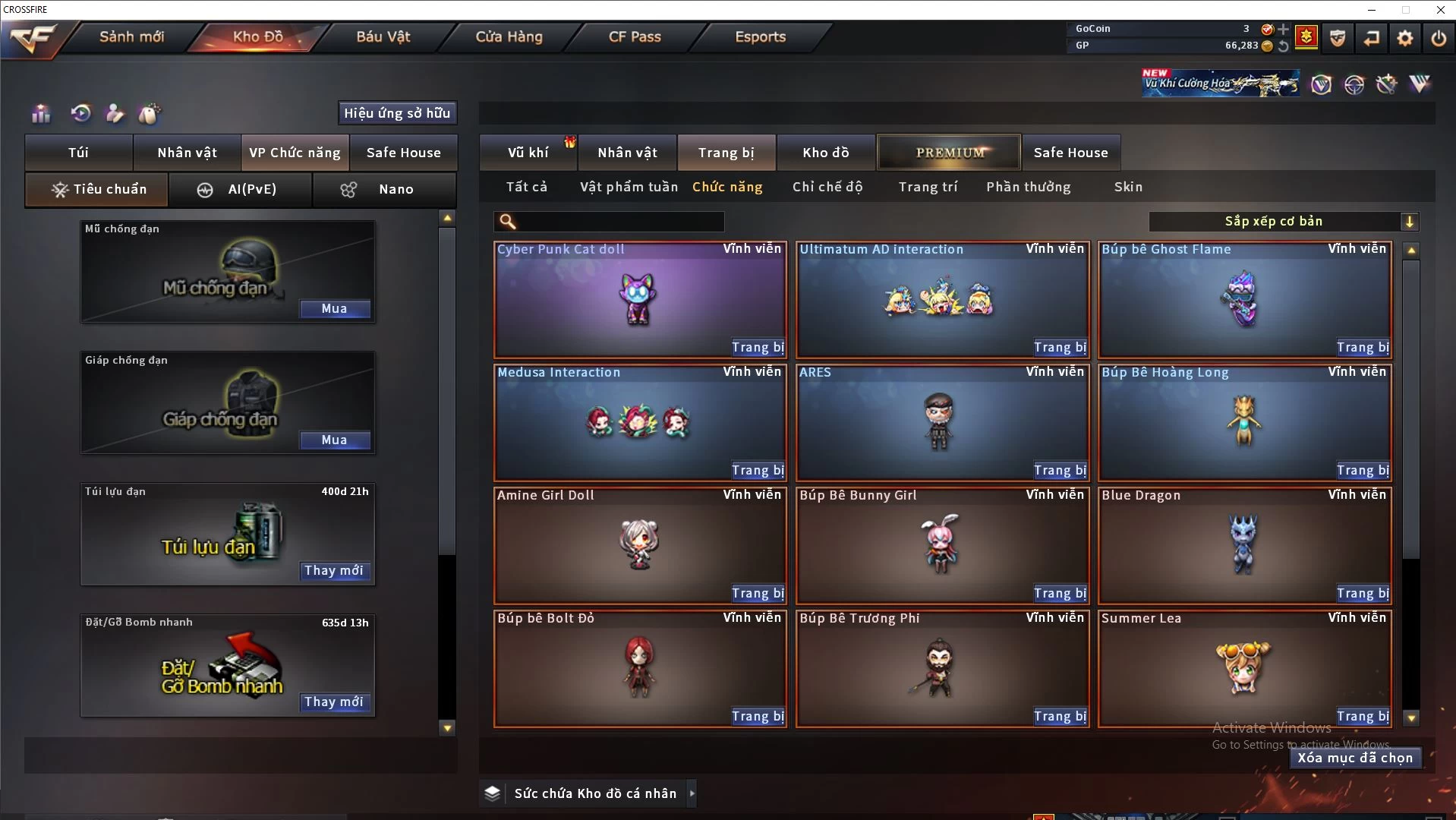Click the inventory search field
This screenshot has height=820, width=1456.
(619, 221)
